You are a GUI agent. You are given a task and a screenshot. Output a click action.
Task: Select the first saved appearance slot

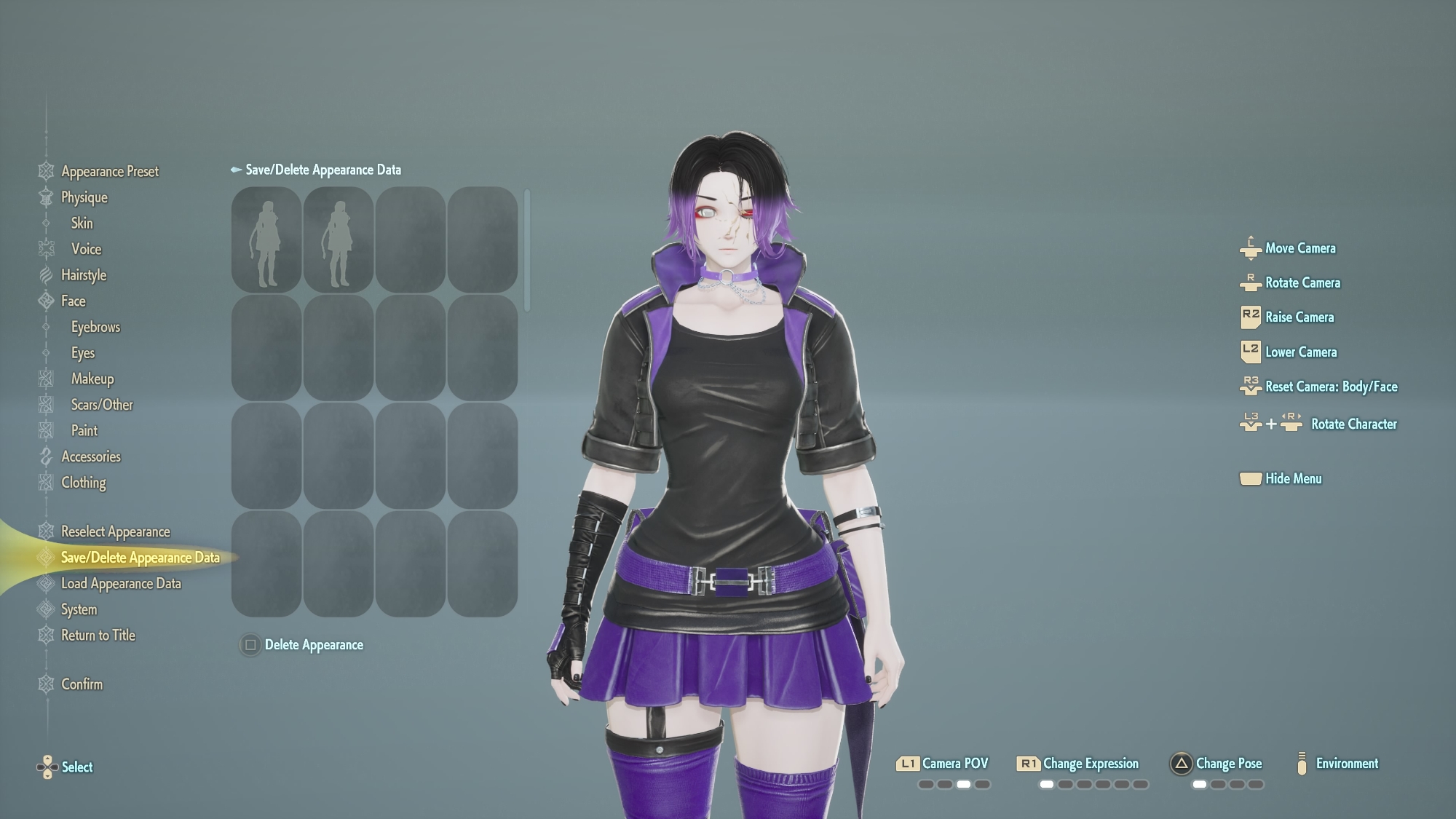tap(266, 240)
